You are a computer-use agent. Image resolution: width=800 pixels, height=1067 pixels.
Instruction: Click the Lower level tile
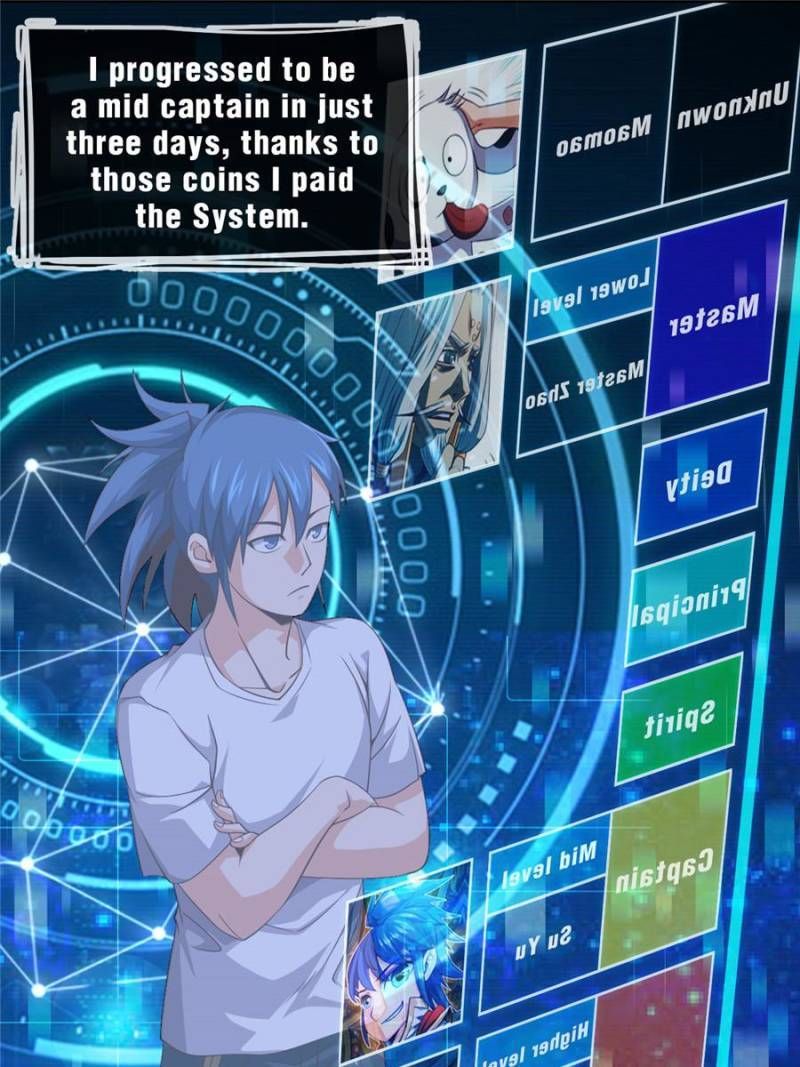coord(592,291)
